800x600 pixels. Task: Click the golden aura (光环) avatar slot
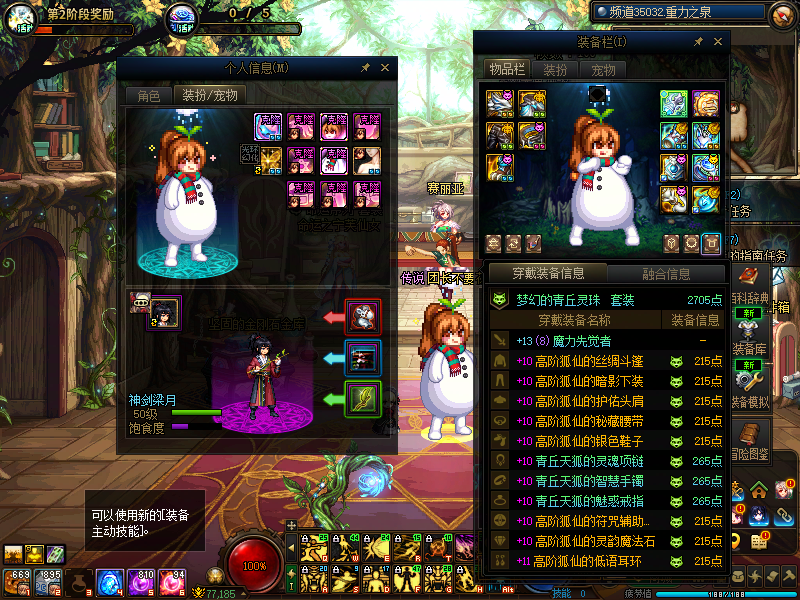[x=270, y=159]
